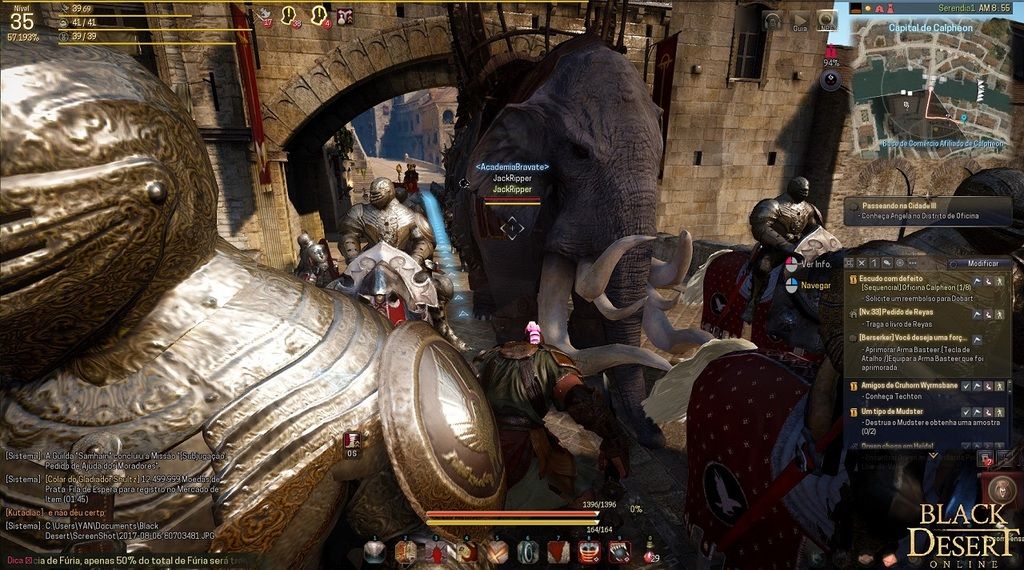Select the Um tipo de Mudster quest

pyautogui.click(x=889, y=411)
